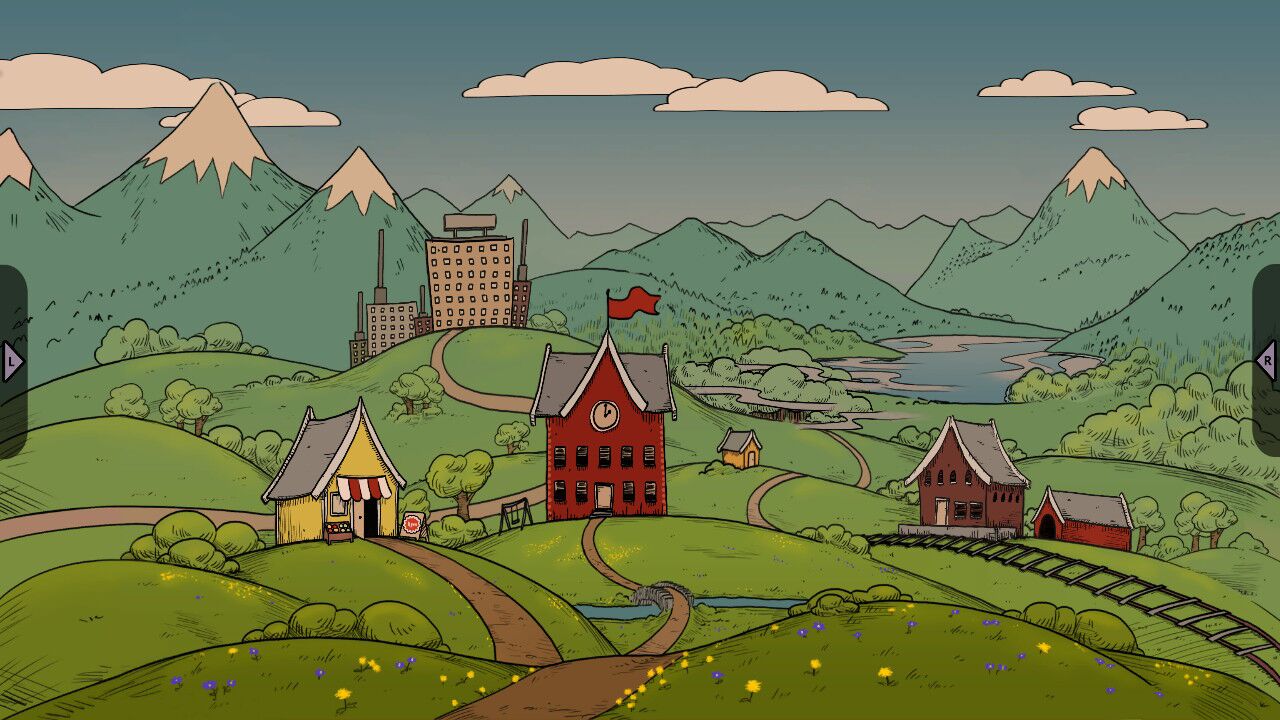Click the red 'Open' sign beside the shop
The width and height of the screenshot is (1280, 720).
pos(412,523)
